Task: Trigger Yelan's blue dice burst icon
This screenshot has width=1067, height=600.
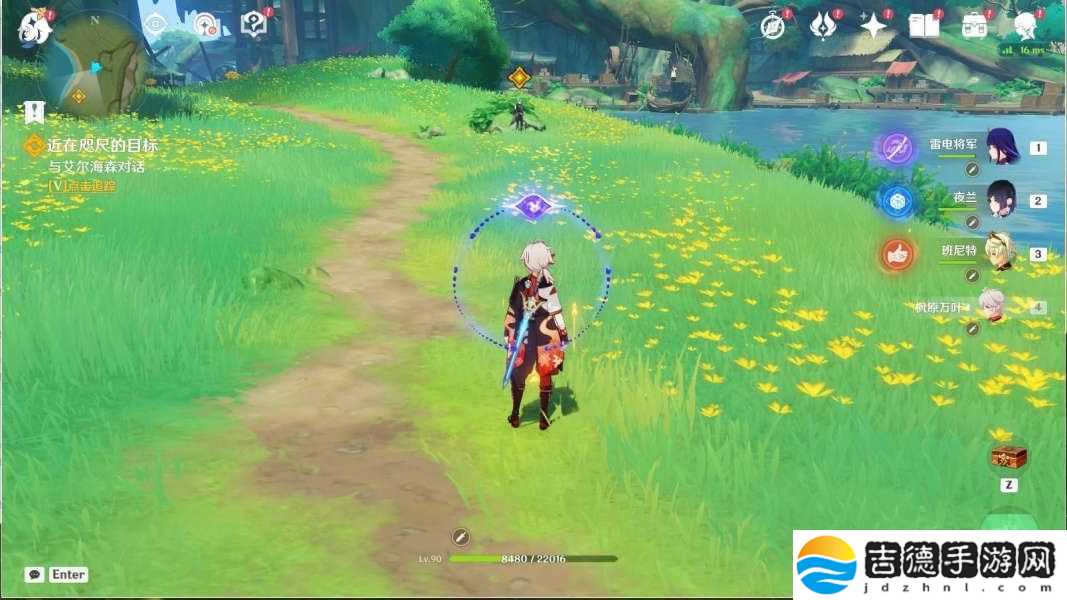Action: 897,200
